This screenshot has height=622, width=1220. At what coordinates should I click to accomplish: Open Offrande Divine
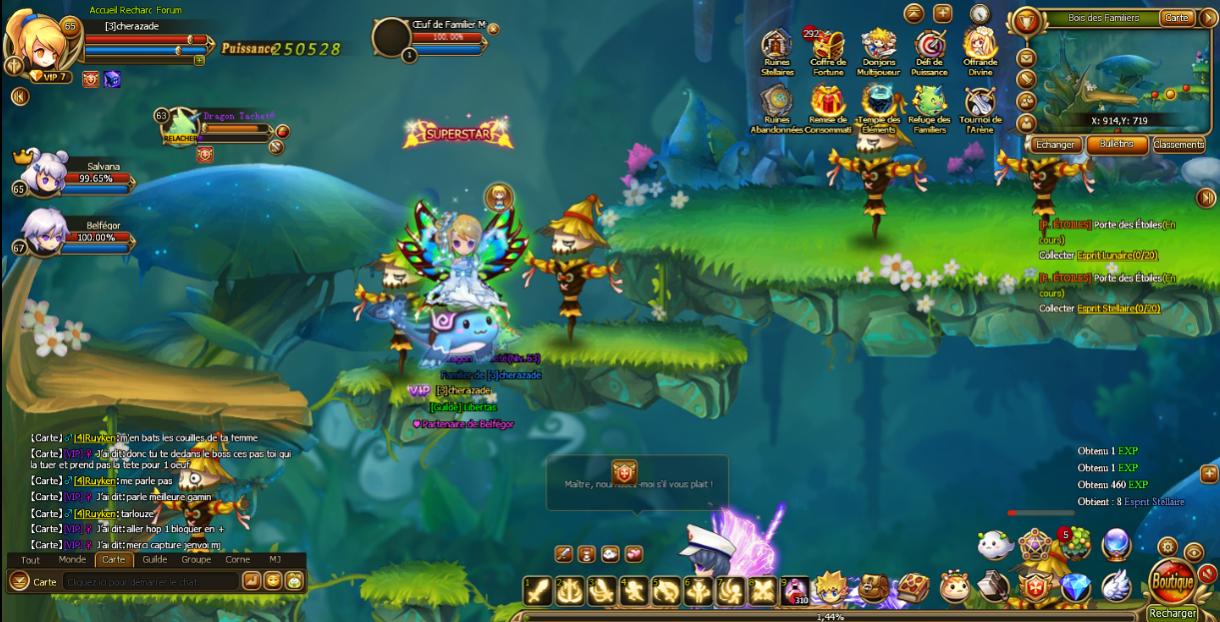(980, 46)
